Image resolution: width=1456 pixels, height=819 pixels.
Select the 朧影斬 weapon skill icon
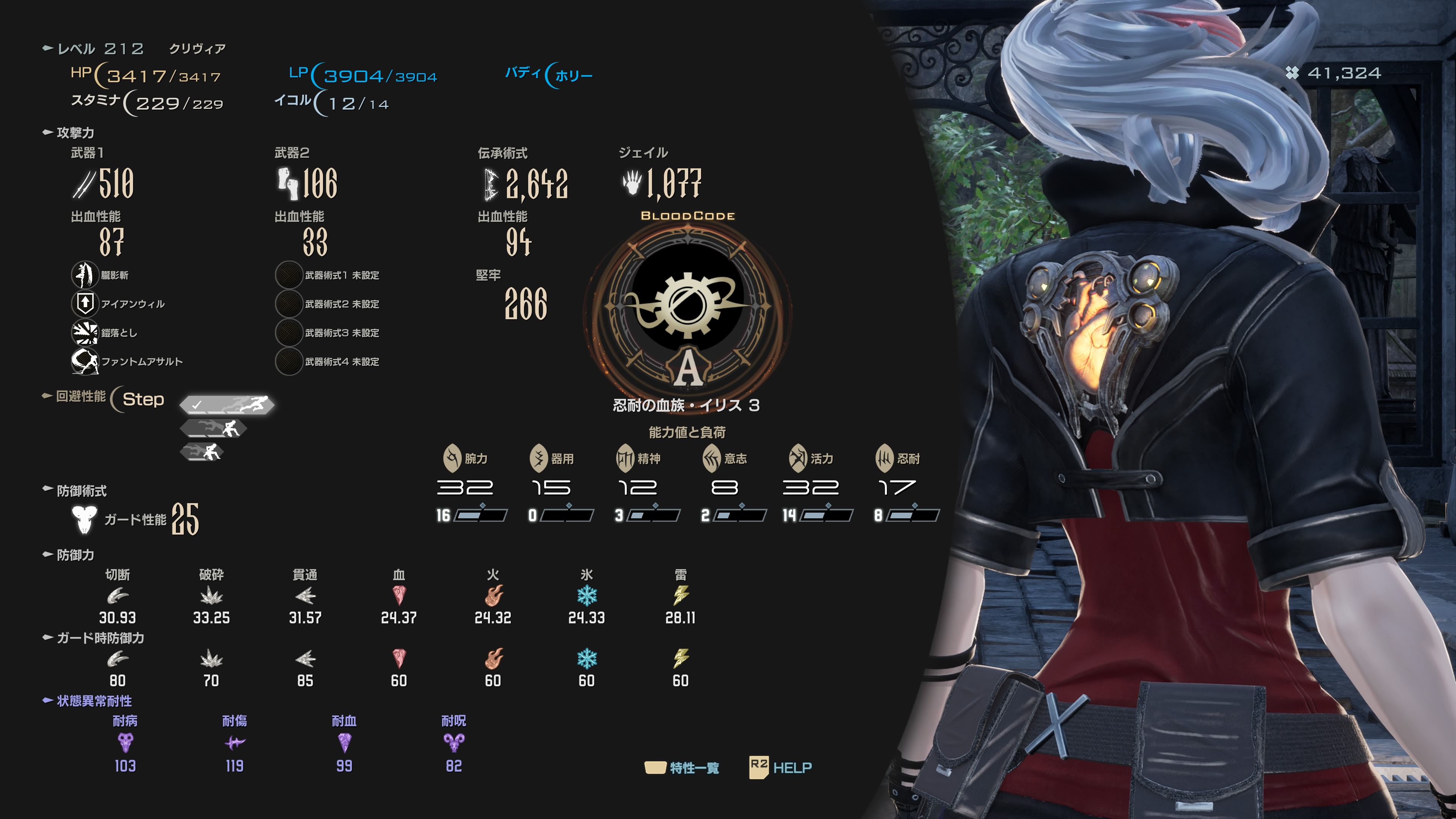(85, 275)
